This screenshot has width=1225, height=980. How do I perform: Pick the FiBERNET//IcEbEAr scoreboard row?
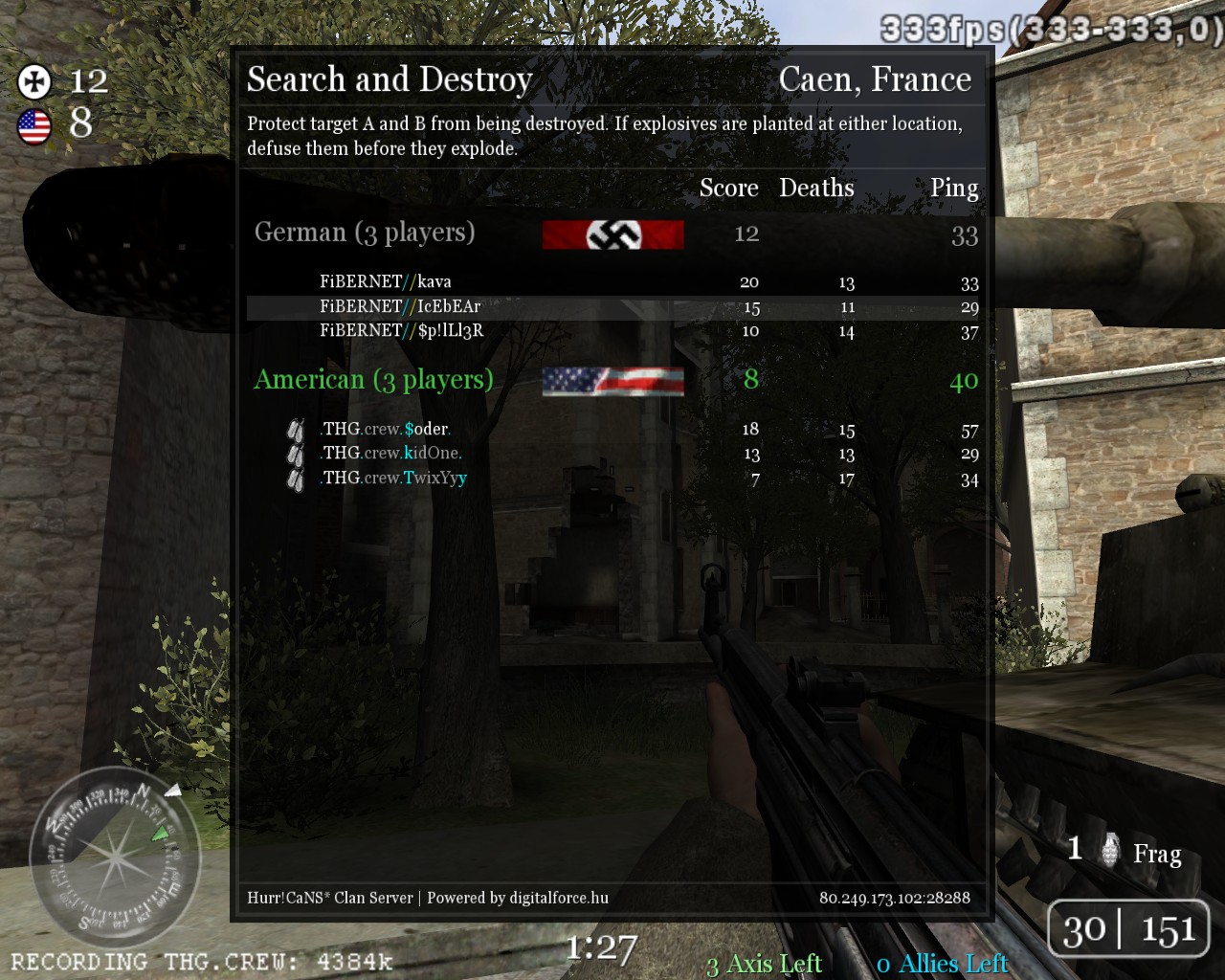[x=400, y=306]
